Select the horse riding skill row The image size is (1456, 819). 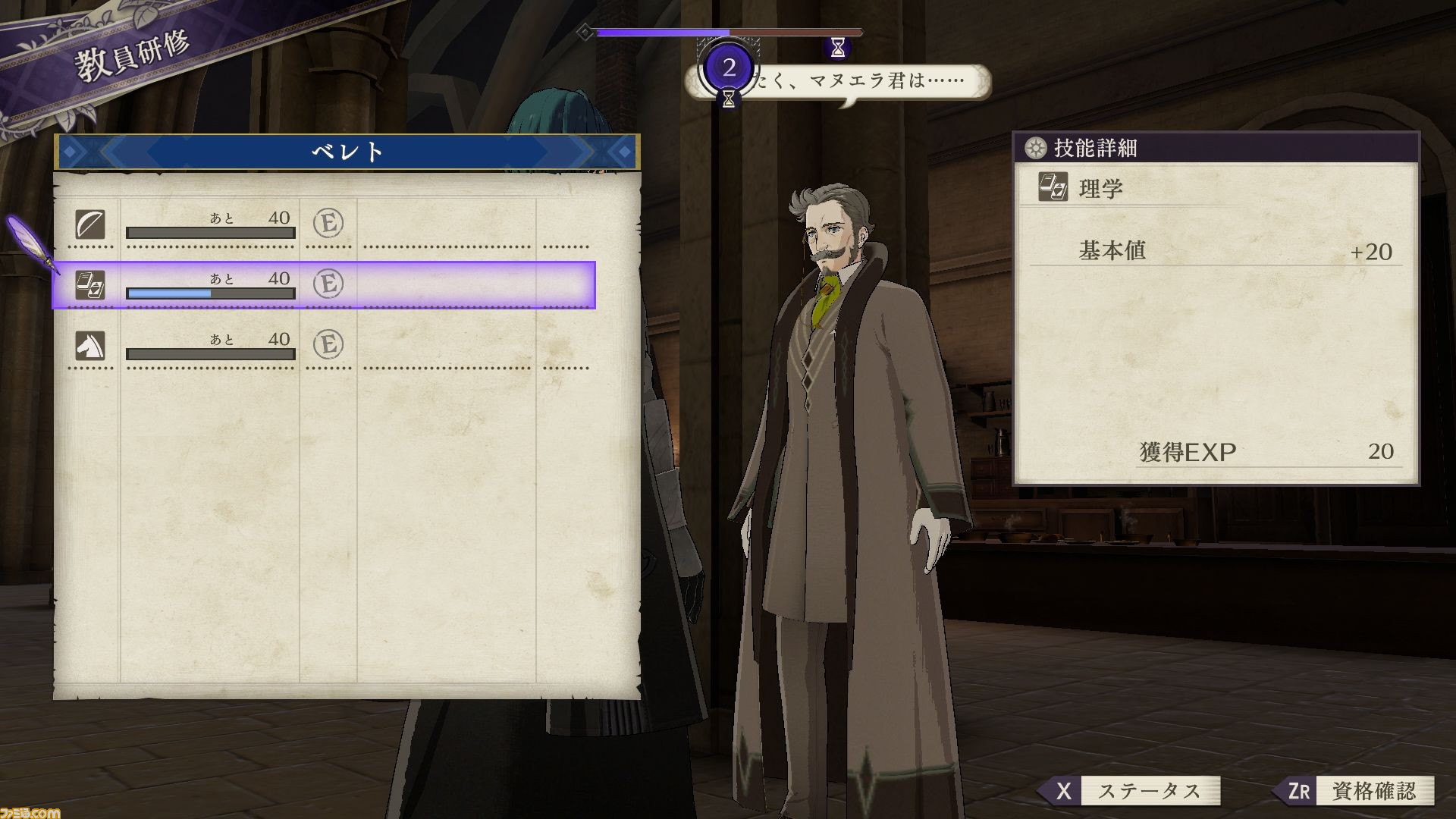point(326,345)
